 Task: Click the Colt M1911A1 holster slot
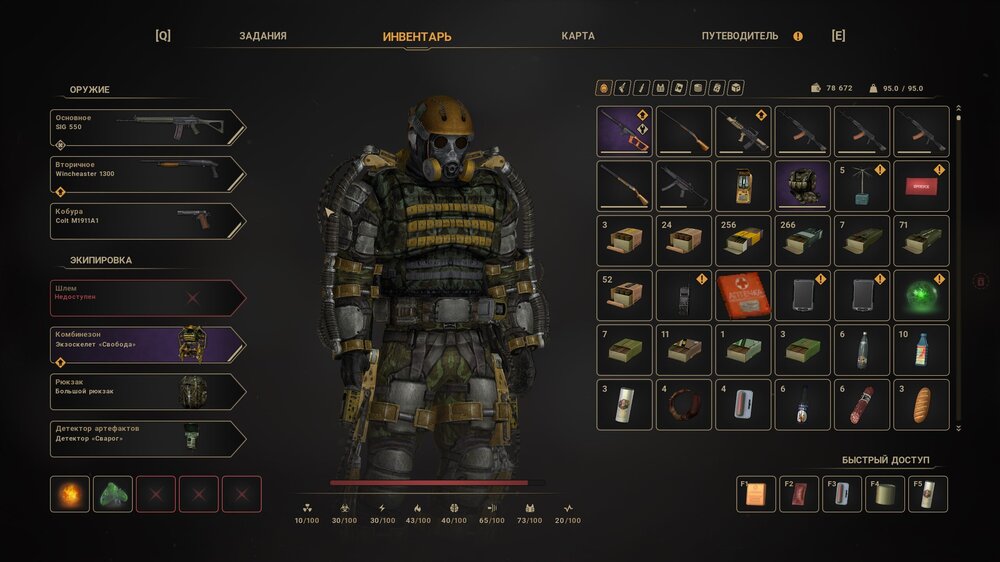point(148,221)
